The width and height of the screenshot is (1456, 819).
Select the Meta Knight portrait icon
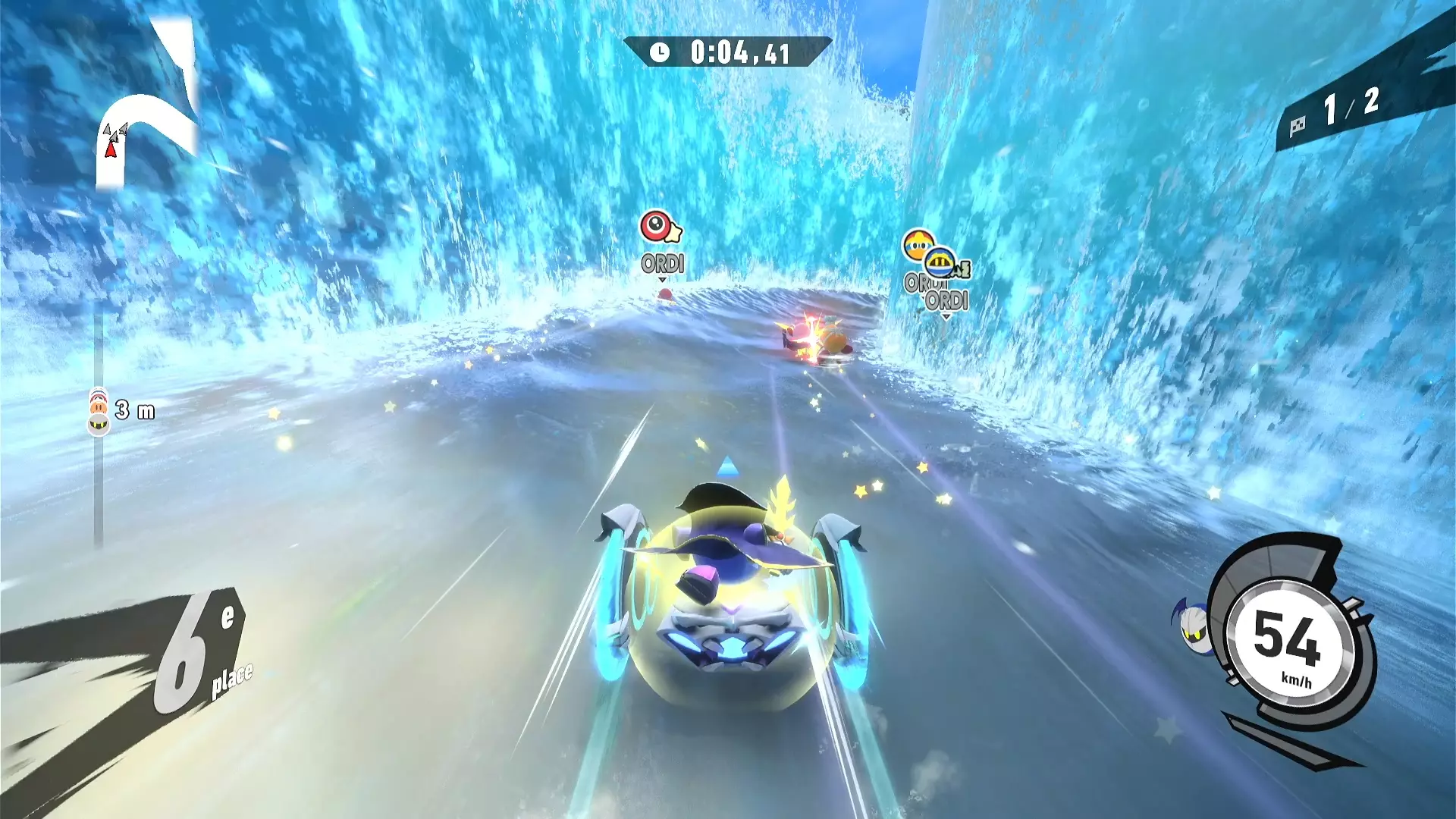click(x=1194, y=624)
